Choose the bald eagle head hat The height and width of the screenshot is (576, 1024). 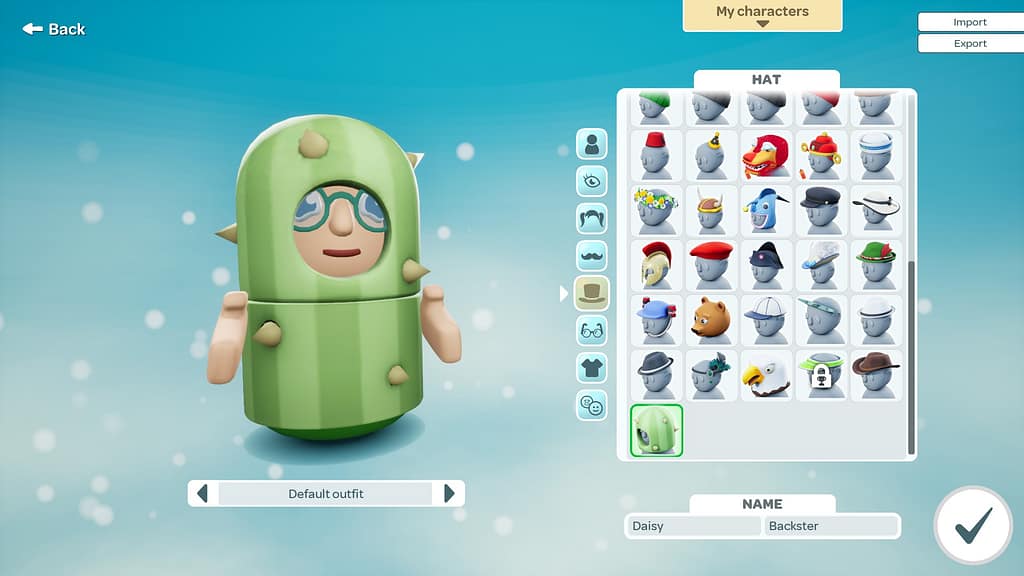766,375
